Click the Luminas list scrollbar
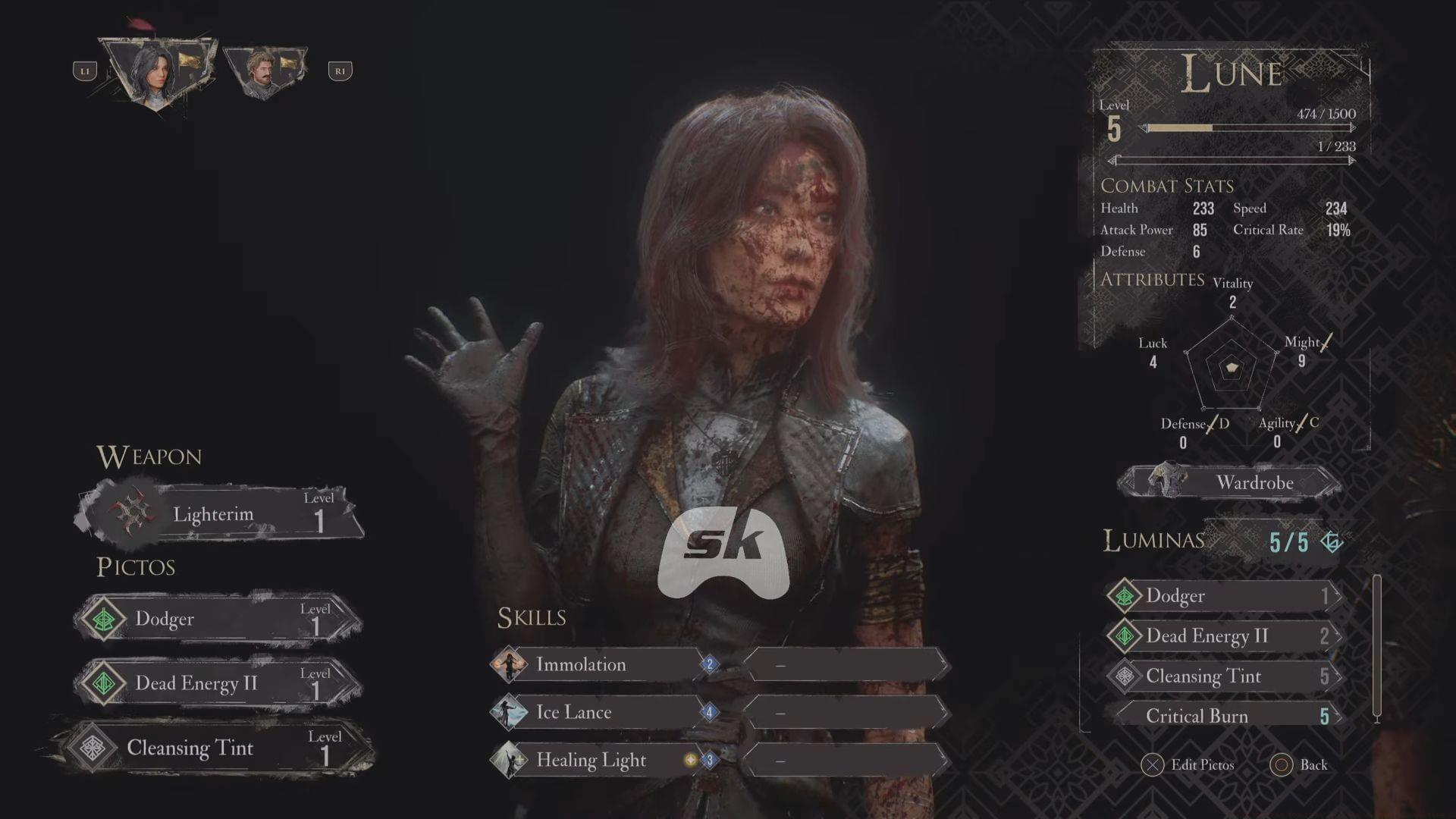The image size is (1456, 819). tap(1377, 648)
